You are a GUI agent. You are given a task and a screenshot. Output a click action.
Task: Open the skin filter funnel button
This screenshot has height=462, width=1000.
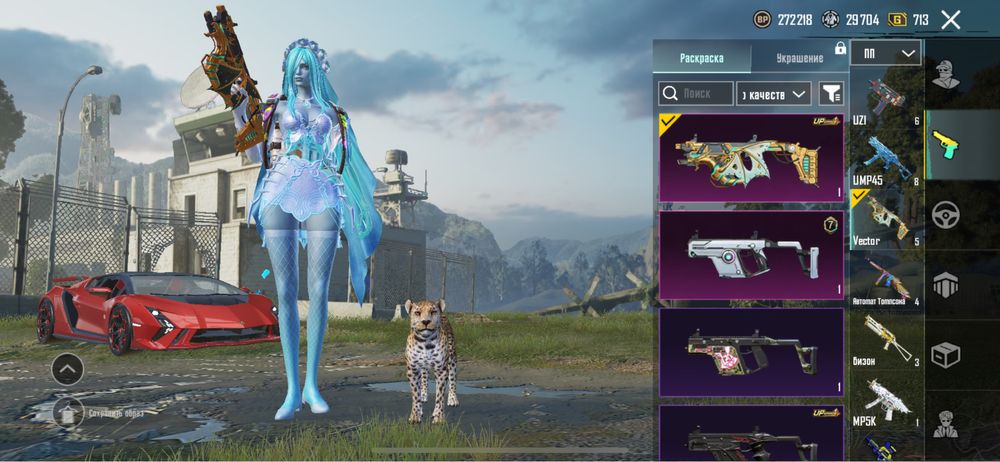(x=831, y=94)
